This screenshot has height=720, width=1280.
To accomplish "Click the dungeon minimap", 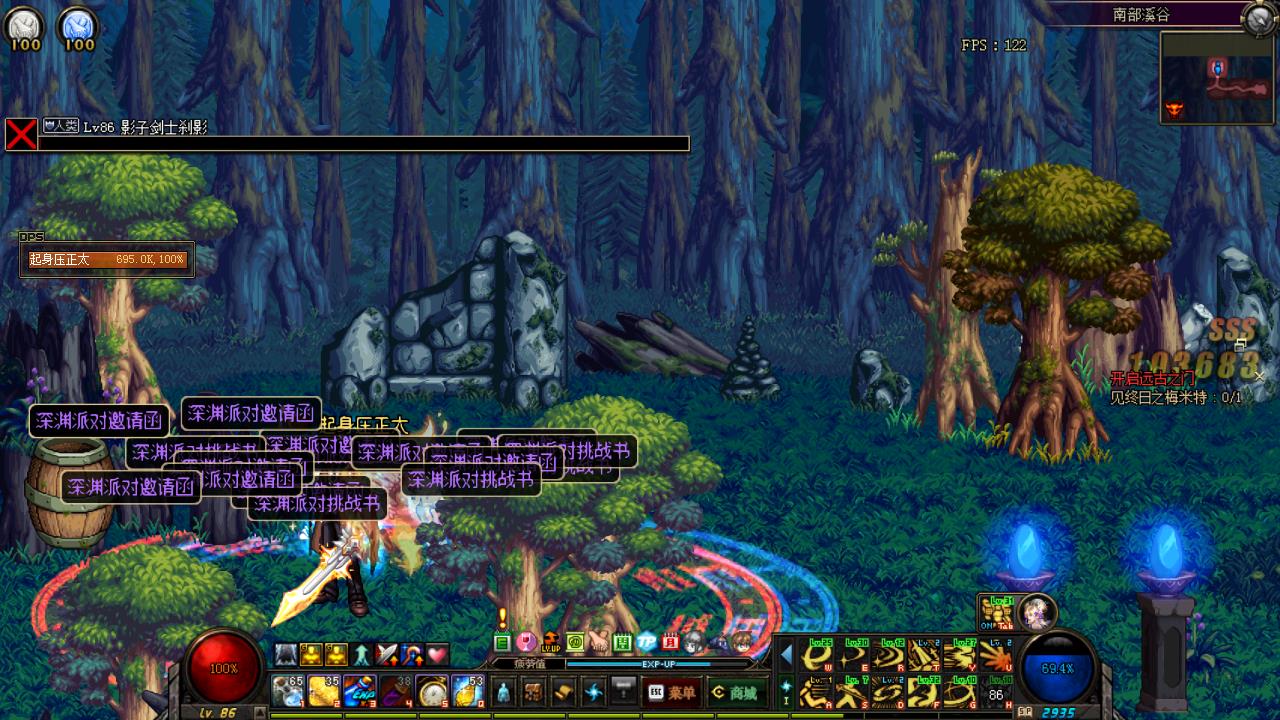I will [x=1216, y=78].
